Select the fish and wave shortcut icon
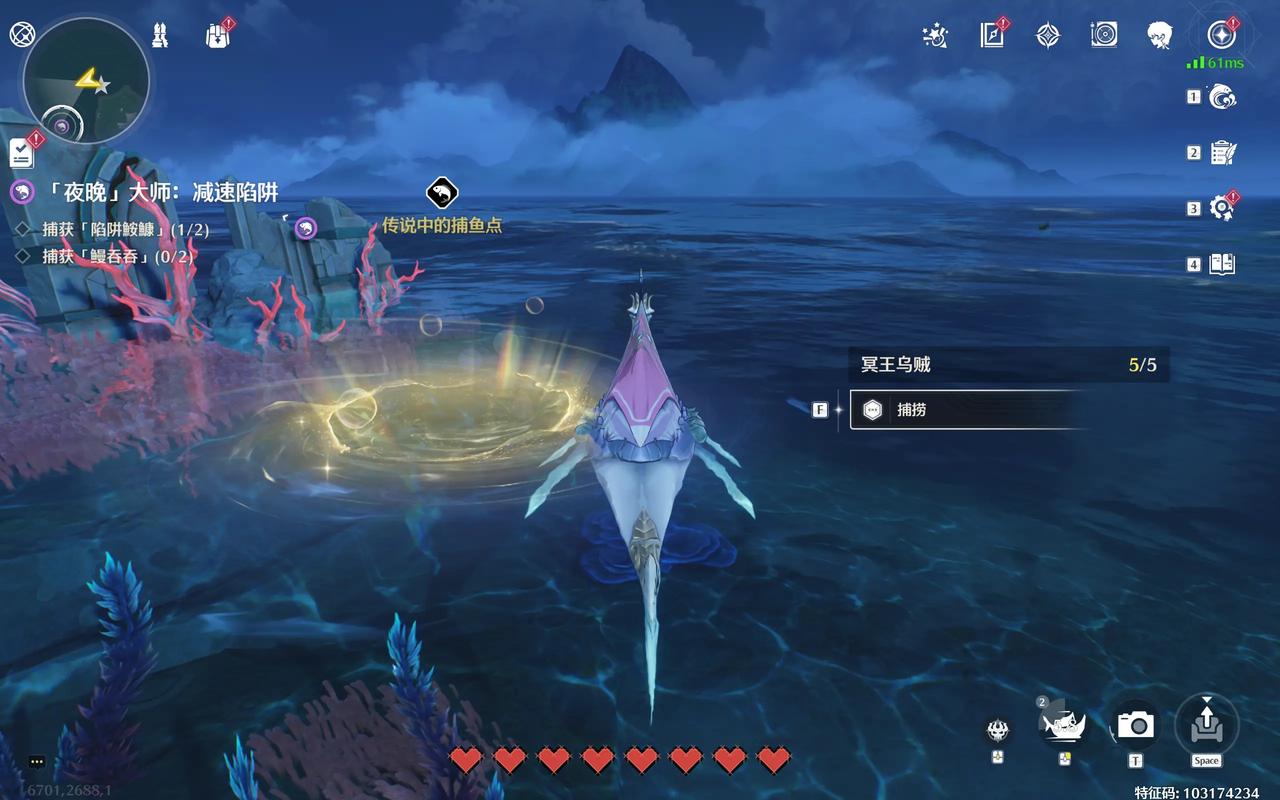Image resolution: width=1280 pixels, height=800 pixels. click(1223, 97)
